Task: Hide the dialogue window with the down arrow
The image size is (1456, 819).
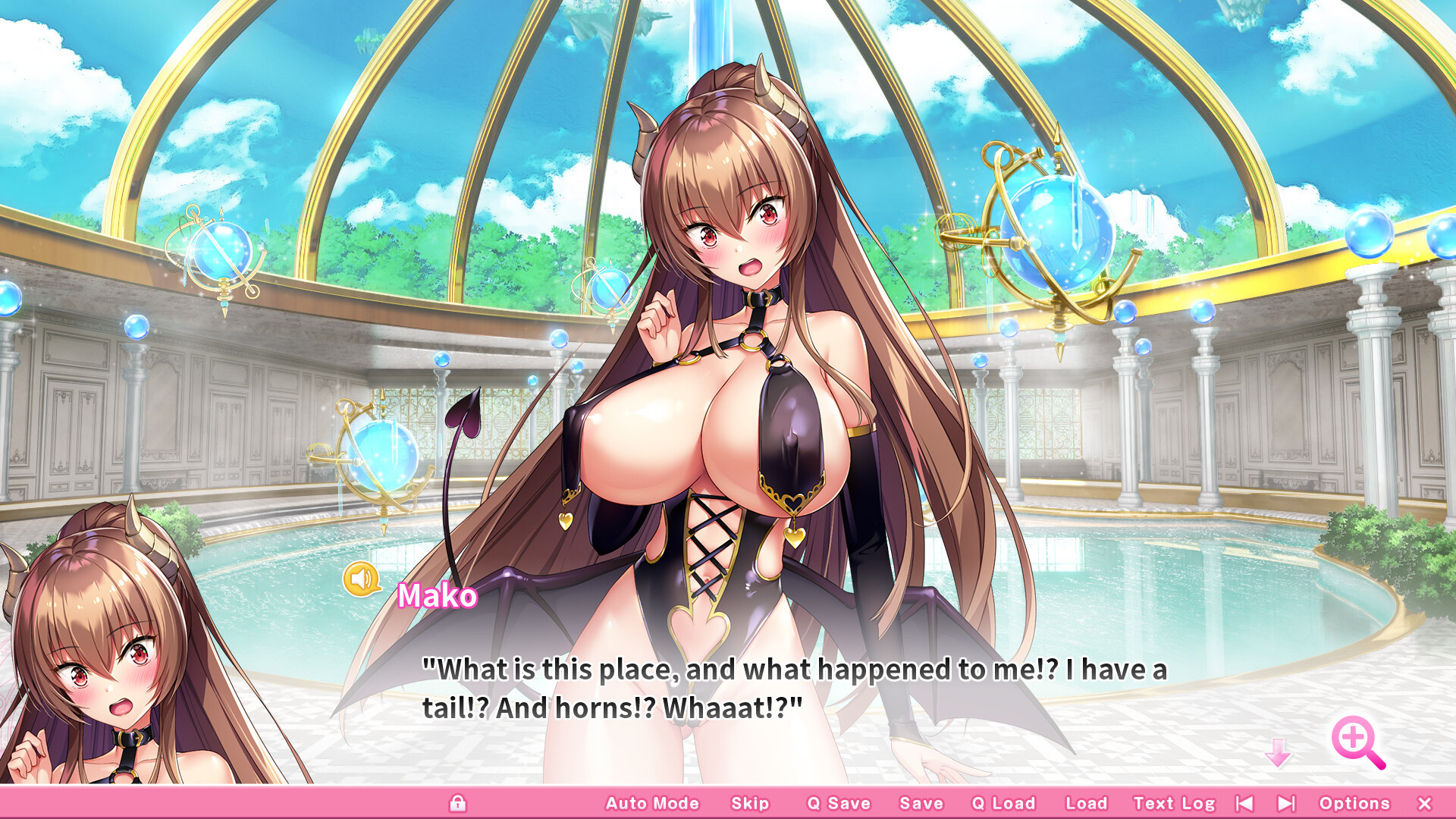Action: [1279, 752]
